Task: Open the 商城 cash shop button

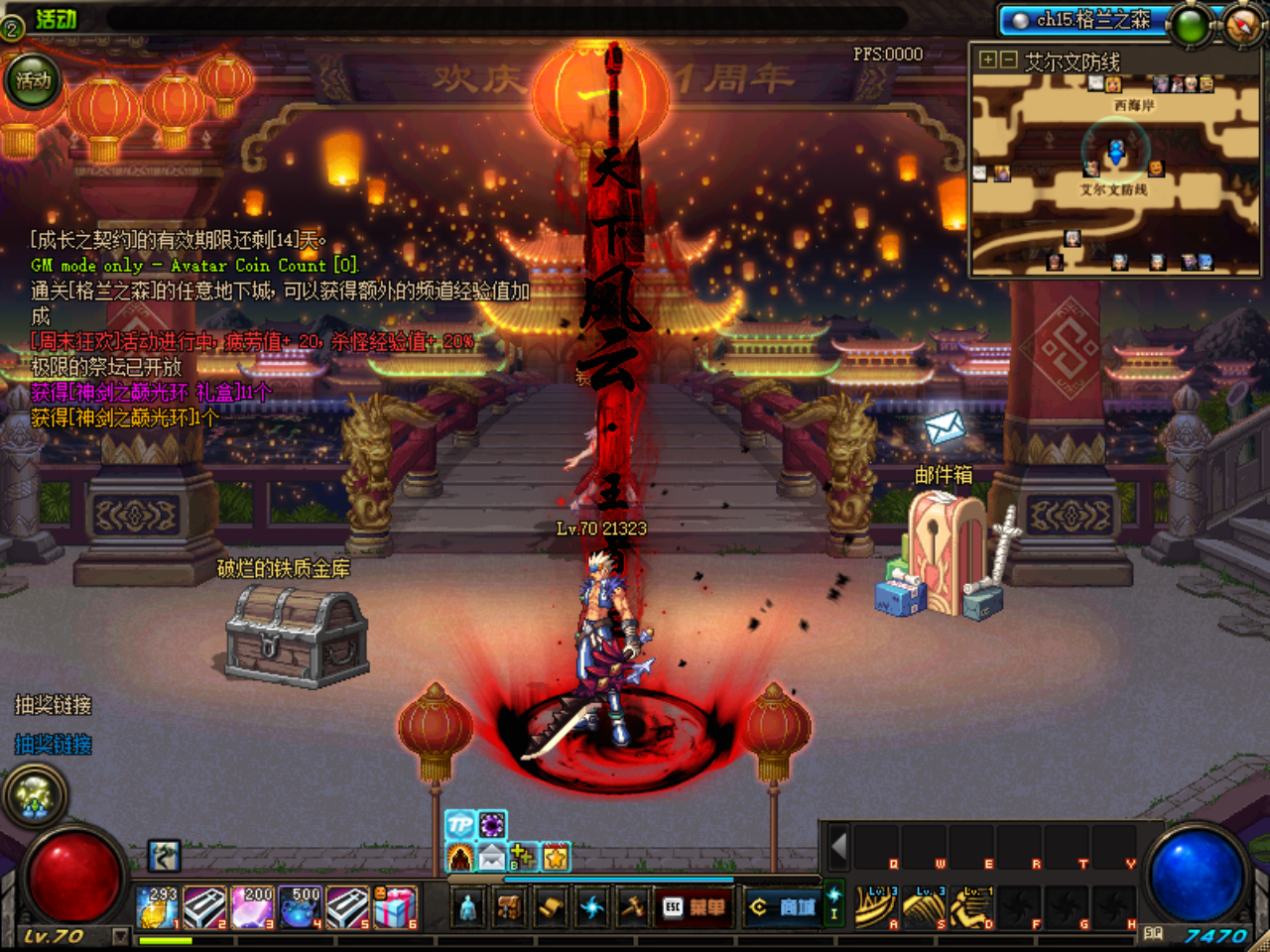Action: pyautogui.click(x=782, y=906)
